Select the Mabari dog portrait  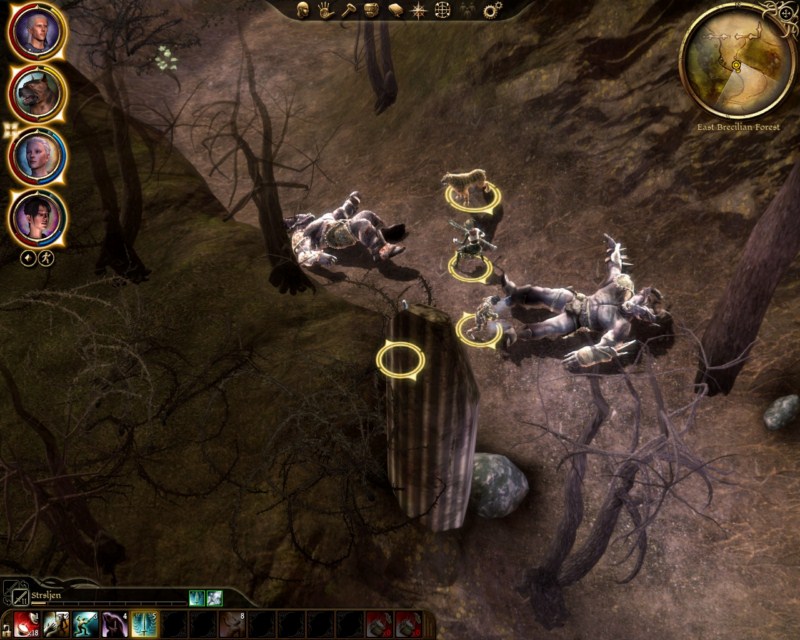[x=37, y=94]
